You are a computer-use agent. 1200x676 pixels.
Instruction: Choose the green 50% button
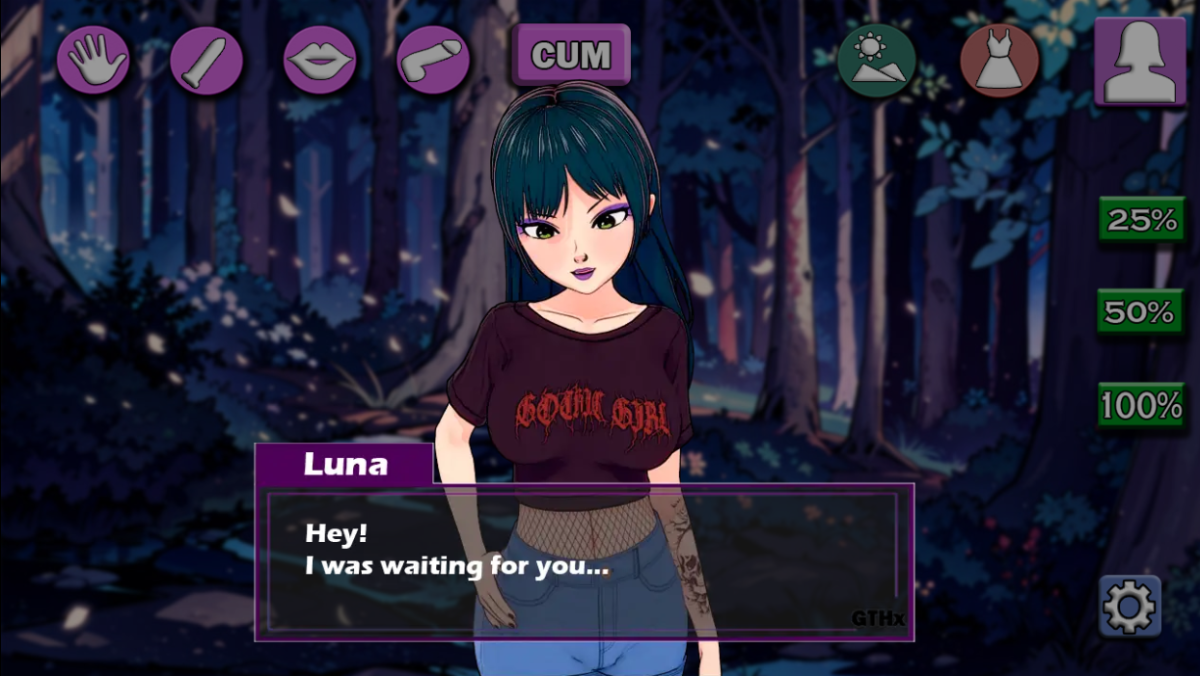point(1141,312)
